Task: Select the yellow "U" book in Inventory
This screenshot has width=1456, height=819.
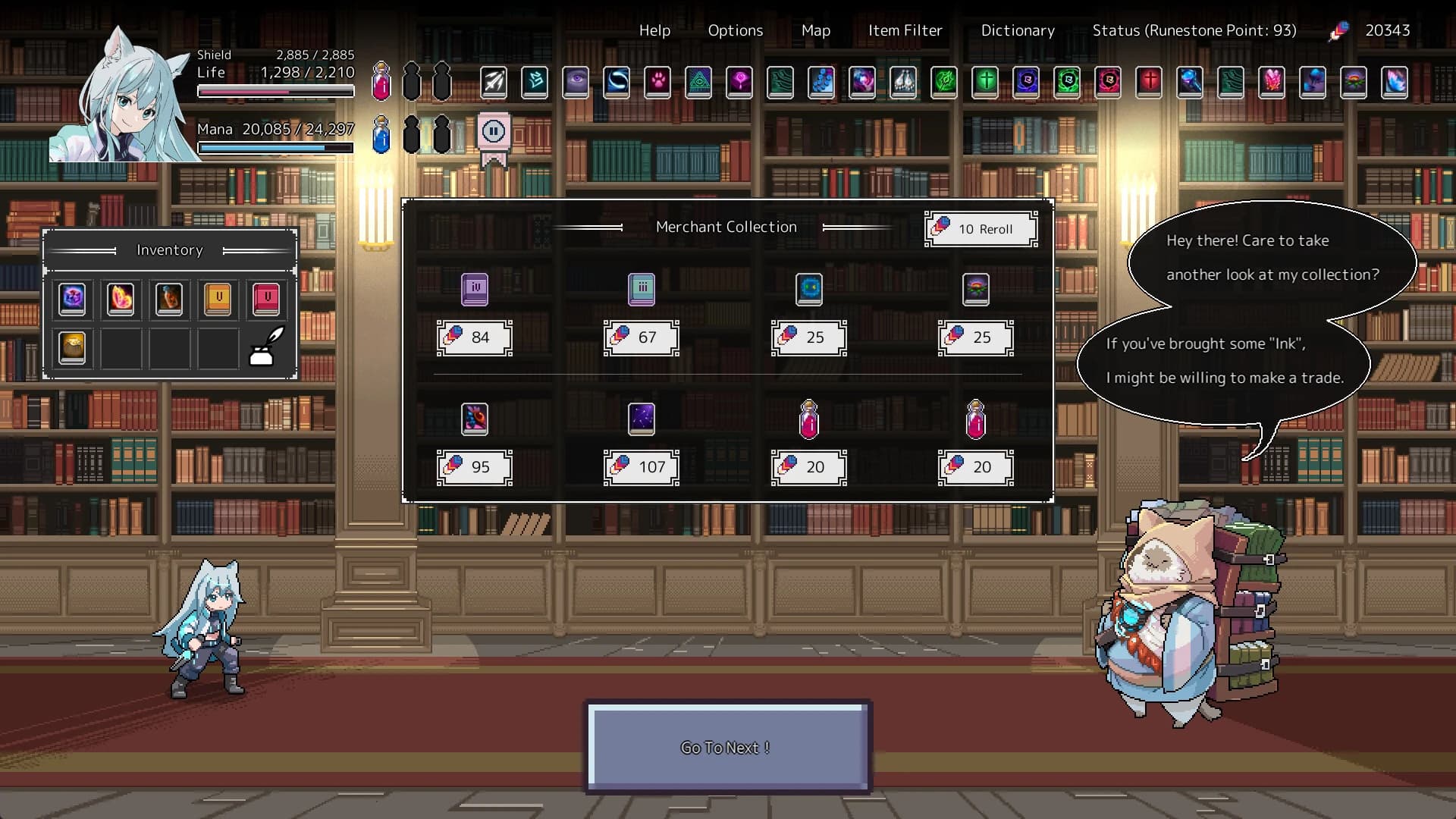Action: coord(218,299)
